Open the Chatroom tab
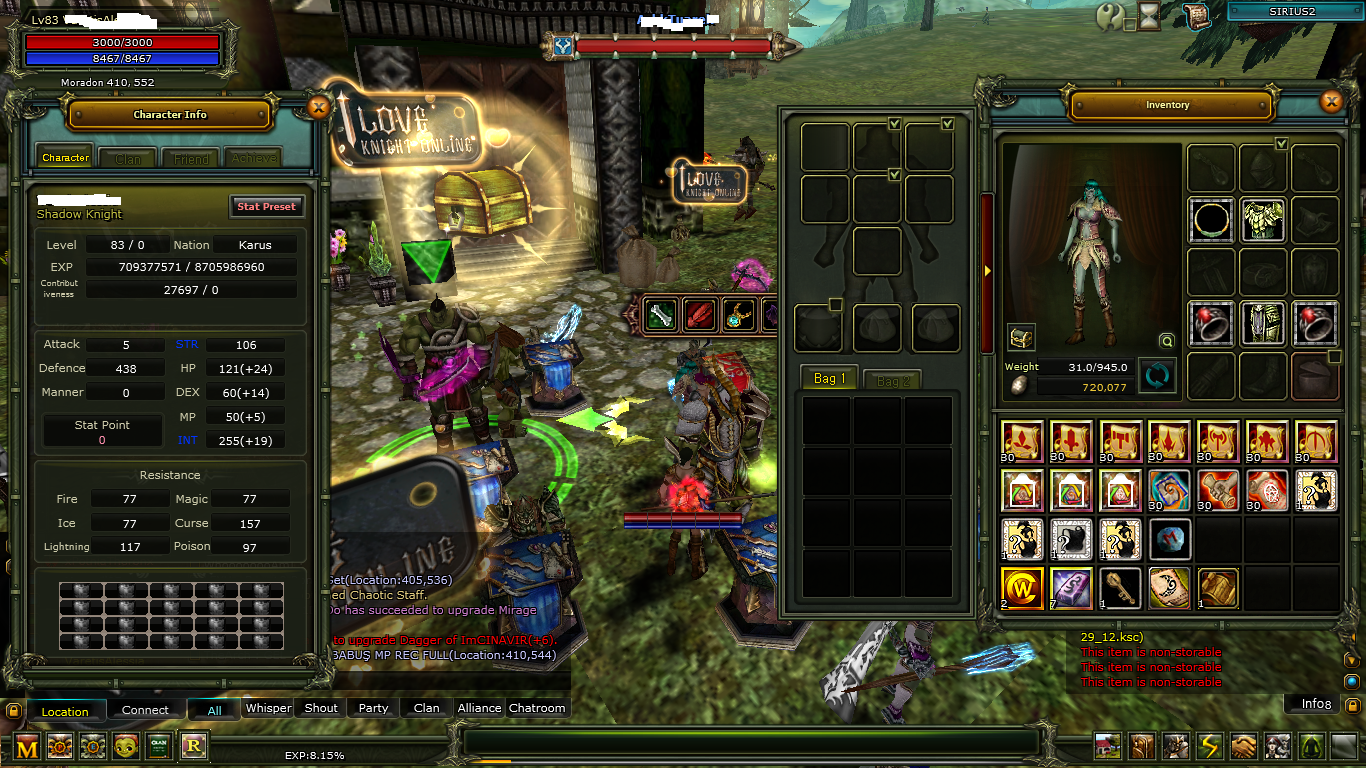The height and width of the screenshot is (768, 1366). (x=537, y=708)
